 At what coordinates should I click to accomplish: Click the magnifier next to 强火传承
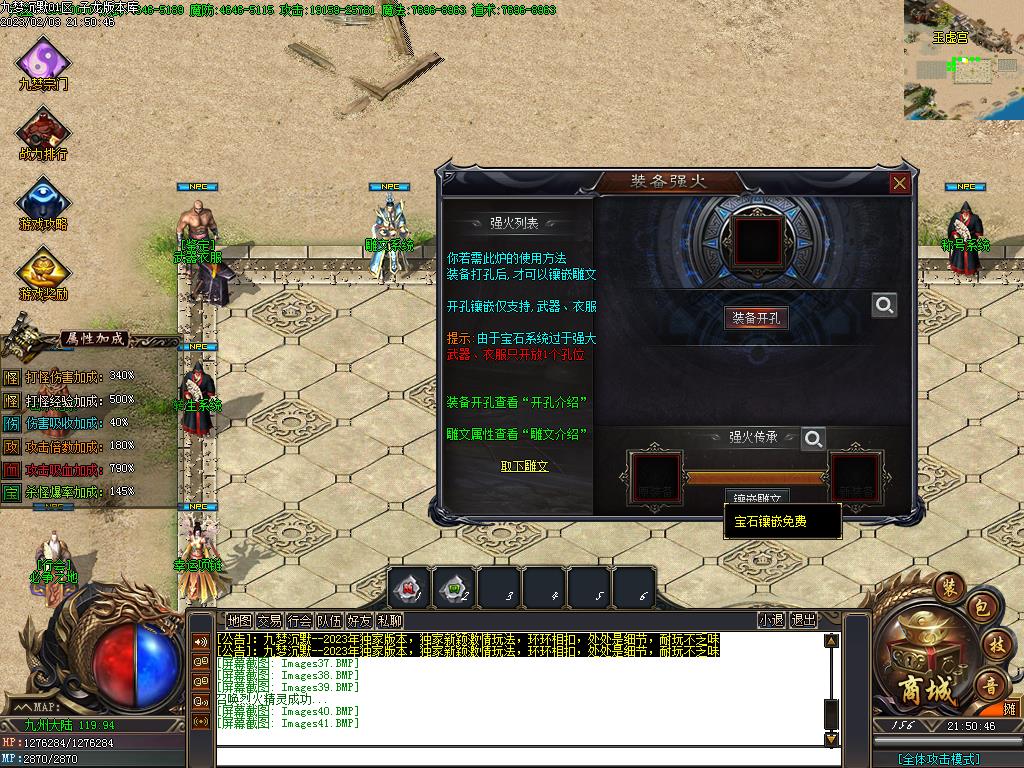click(814, 438)
